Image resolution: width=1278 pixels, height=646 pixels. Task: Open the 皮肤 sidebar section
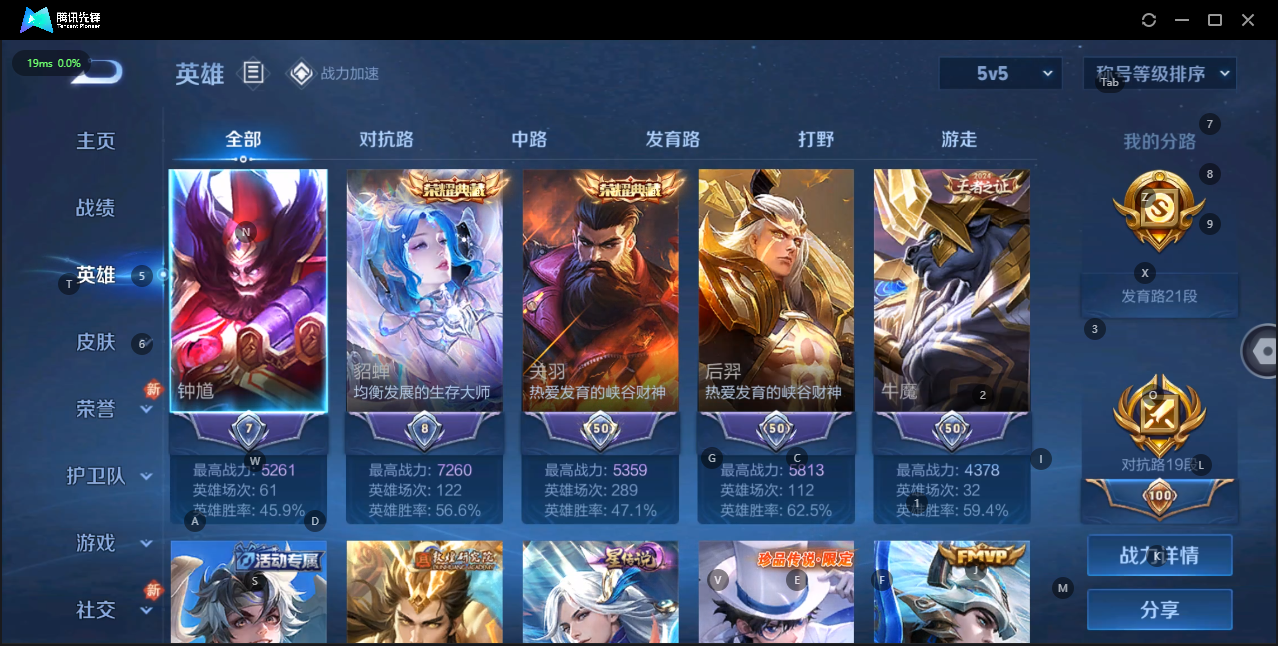96,342
